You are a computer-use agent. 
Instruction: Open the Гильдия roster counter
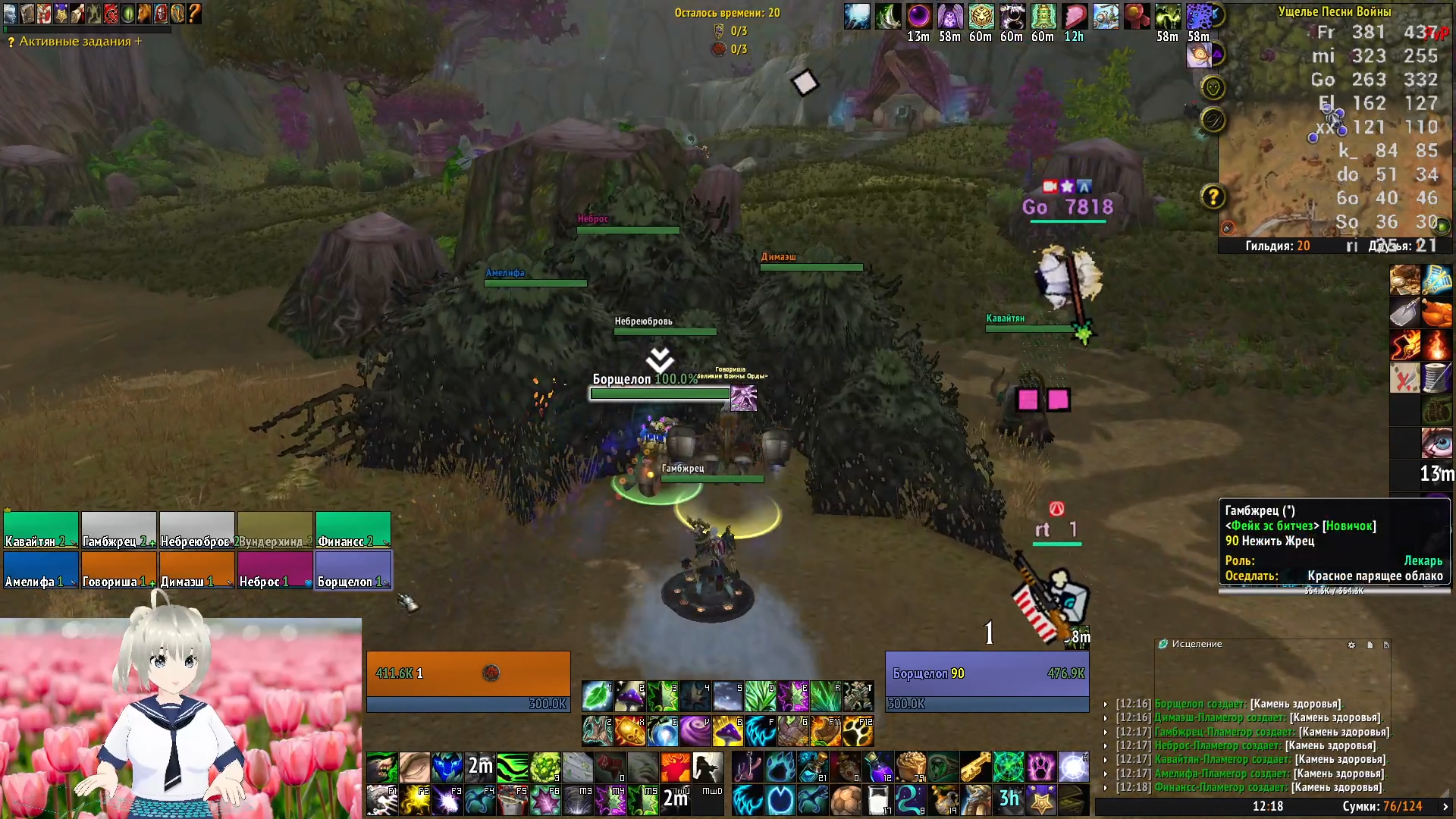(x=1277, y=246)
